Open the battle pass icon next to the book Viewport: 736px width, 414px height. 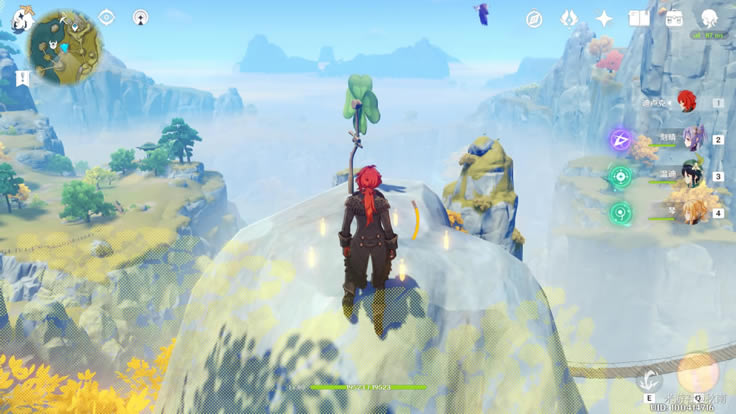pyautogui.click(x=674, y=19)
